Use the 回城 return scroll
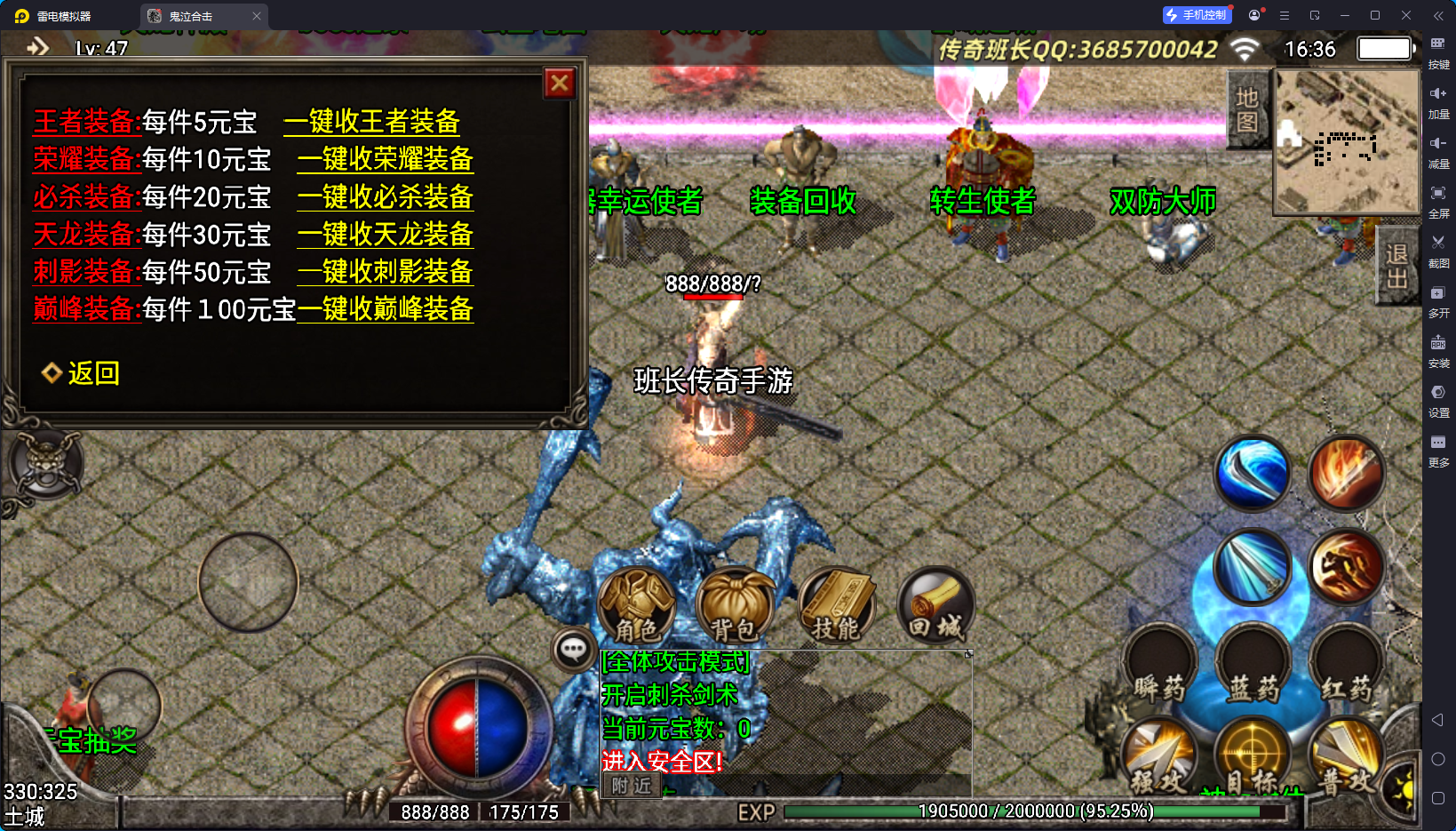The width and height of the screenshot is (1456, 831). click(x=935, y=606)
